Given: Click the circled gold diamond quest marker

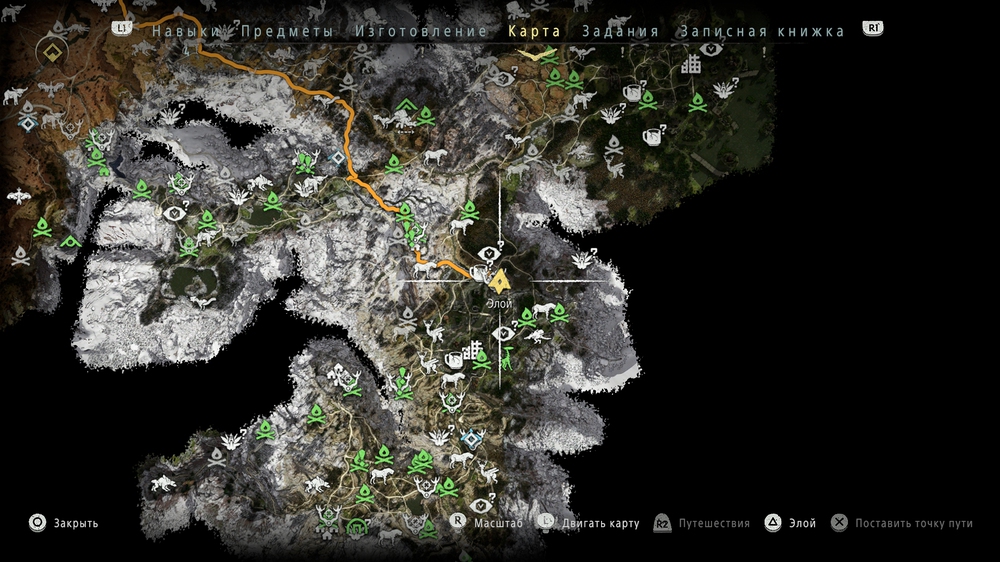Looking at the screenshot, I should (52, 51).
